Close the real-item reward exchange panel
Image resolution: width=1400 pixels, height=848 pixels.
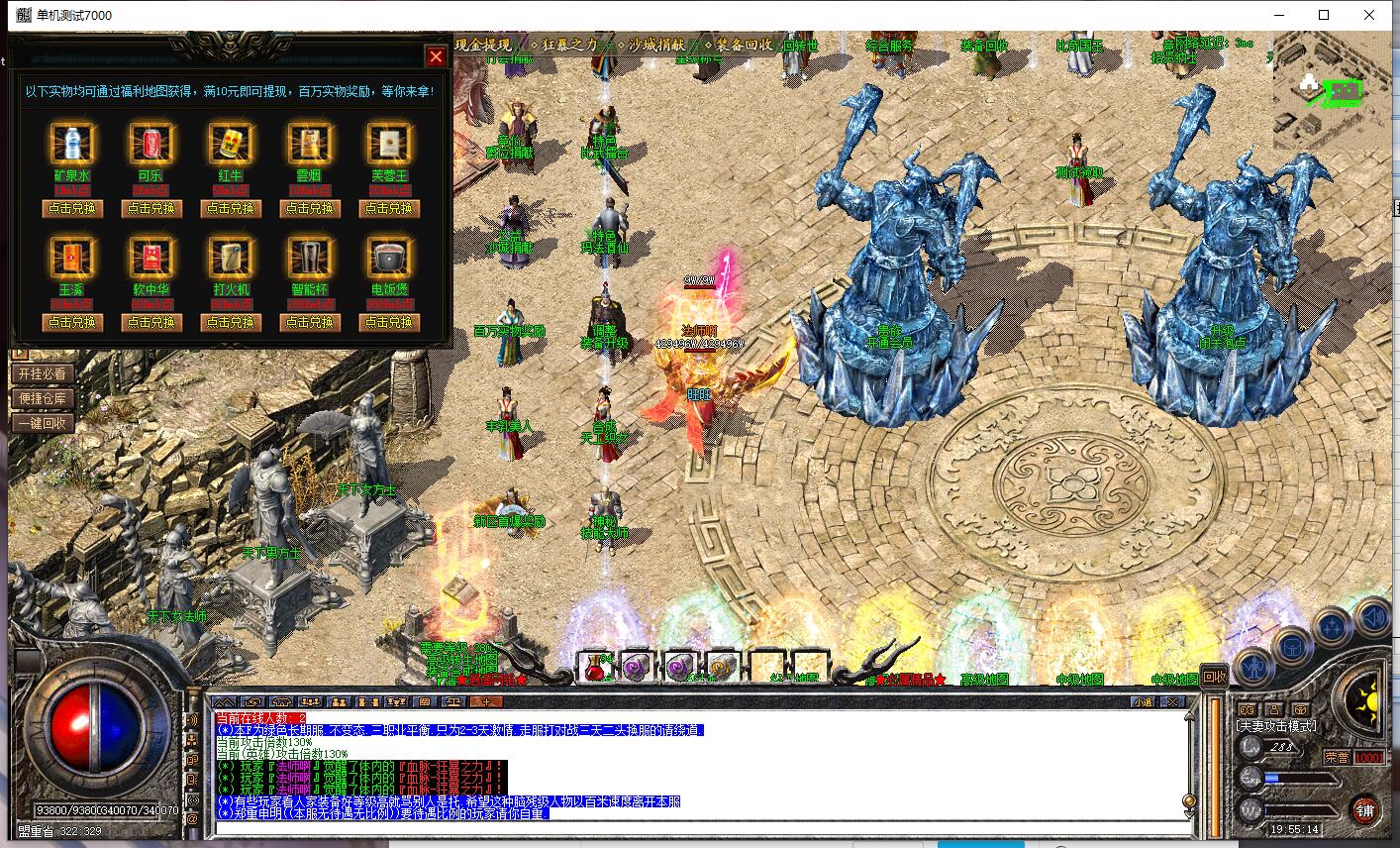point(435,55)
